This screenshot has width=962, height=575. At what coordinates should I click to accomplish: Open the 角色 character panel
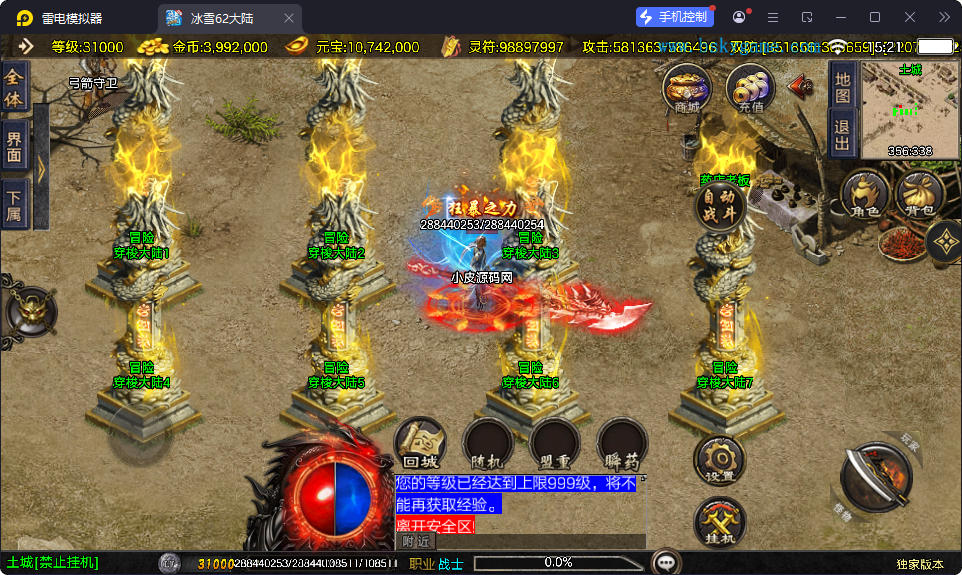click(865, 195)
